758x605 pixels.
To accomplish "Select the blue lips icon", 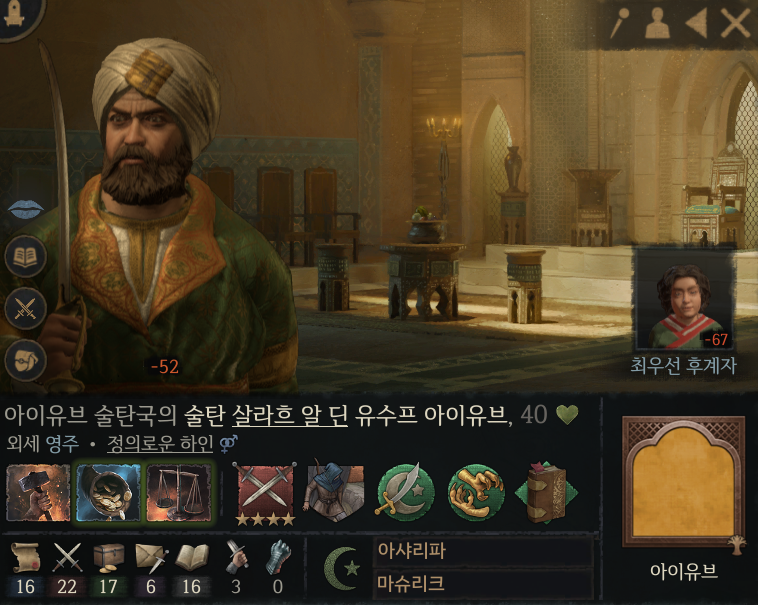I will pos(25,208).
